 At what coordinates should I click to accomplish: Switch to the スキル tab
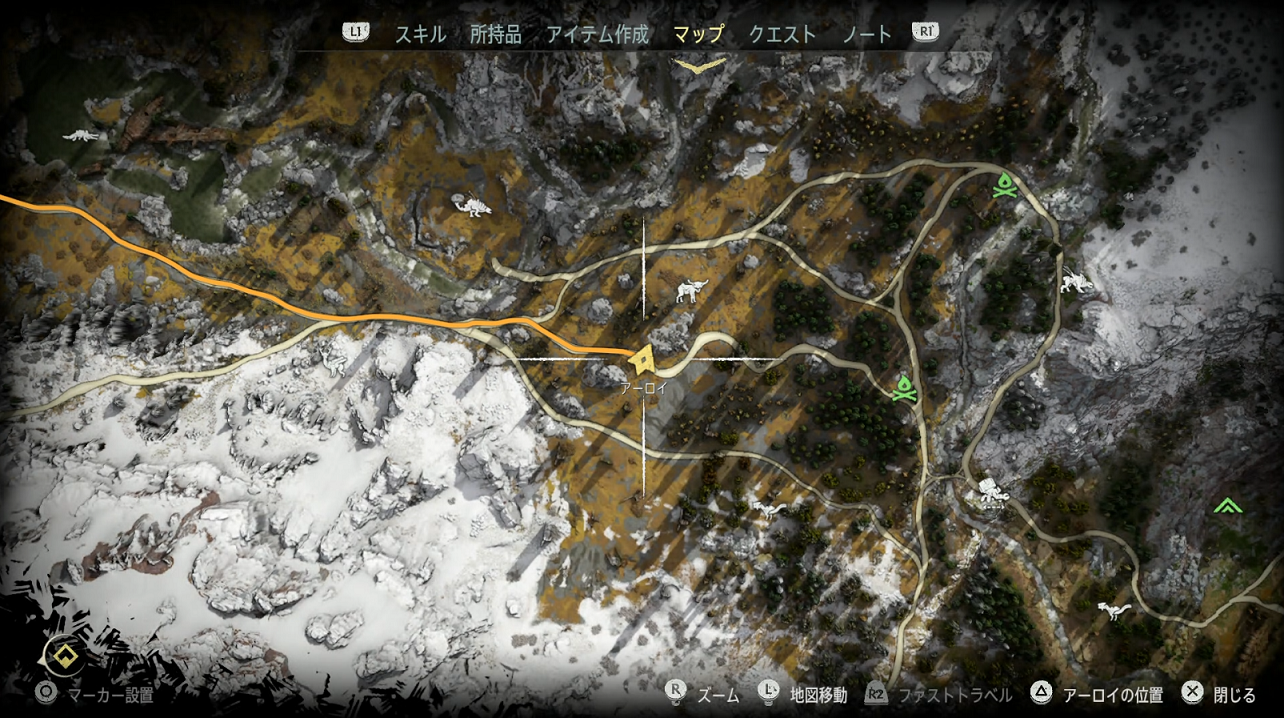pyautogui.click(x=420, y=34)
